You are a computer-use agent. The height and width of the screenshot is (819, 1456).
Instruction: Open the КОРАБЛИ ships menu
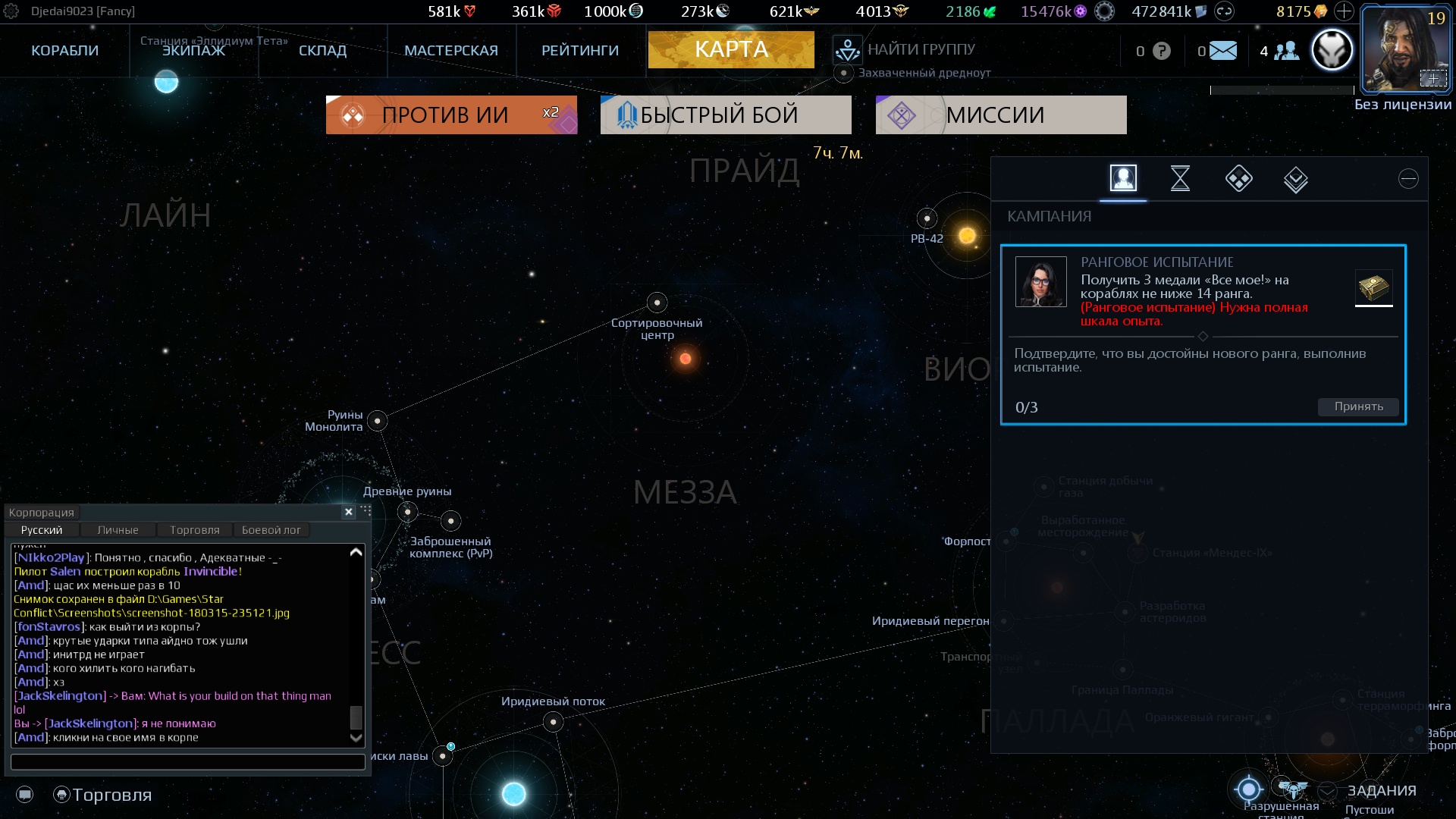point(64,51)
